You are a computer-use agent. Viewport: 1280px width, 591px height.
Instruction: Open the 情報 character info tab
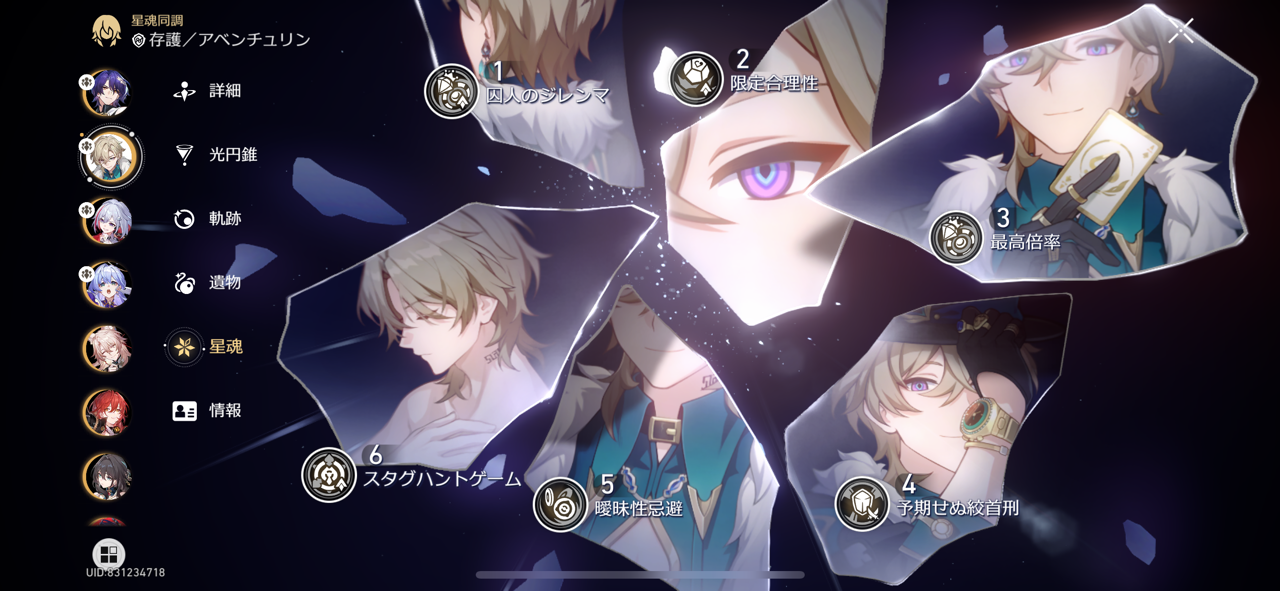[208, 411]
